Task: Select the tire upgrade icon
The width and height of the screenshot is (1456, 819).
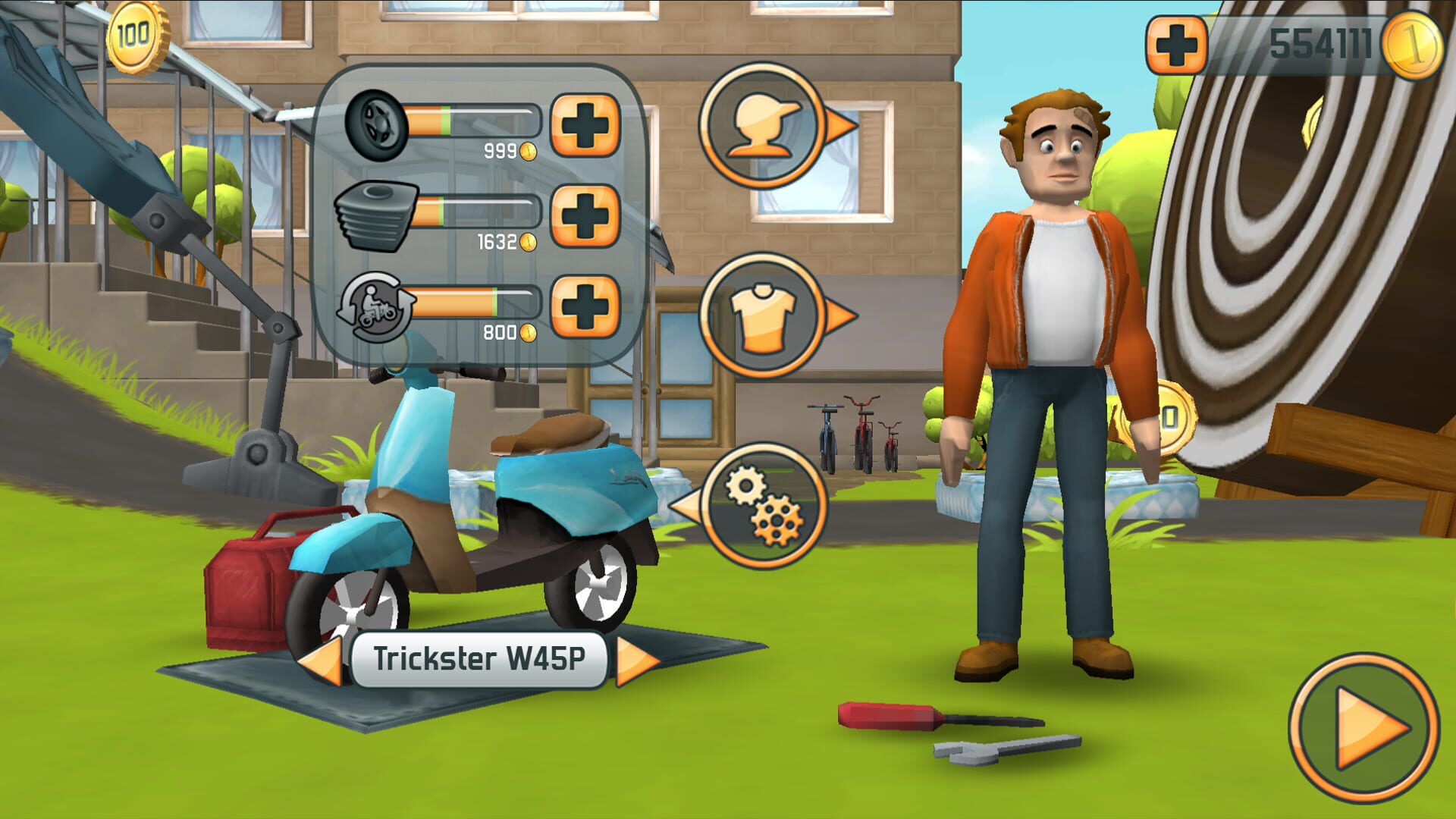Action: 377,124
